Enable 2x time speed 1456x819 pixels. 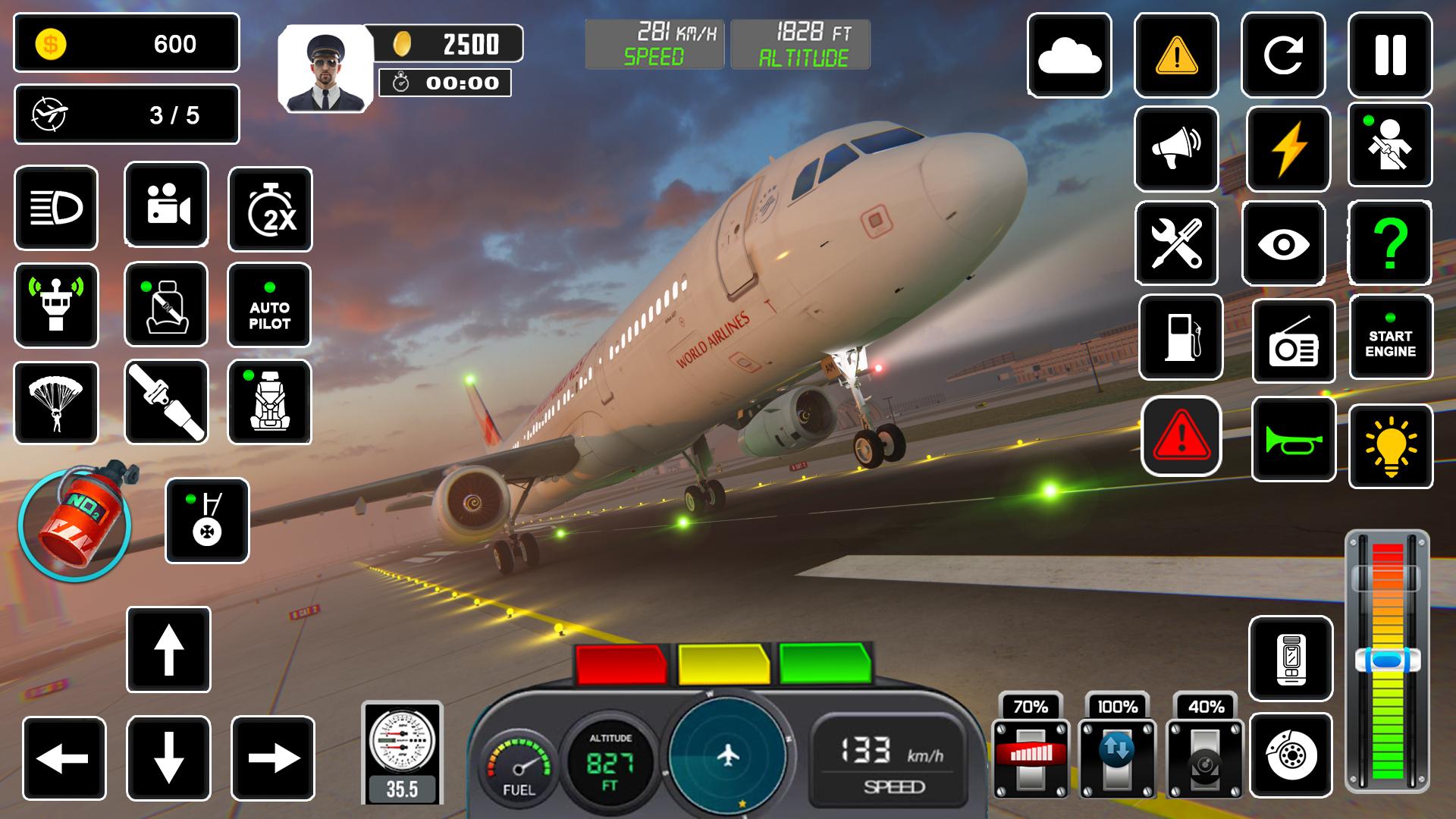coord(270,207)
